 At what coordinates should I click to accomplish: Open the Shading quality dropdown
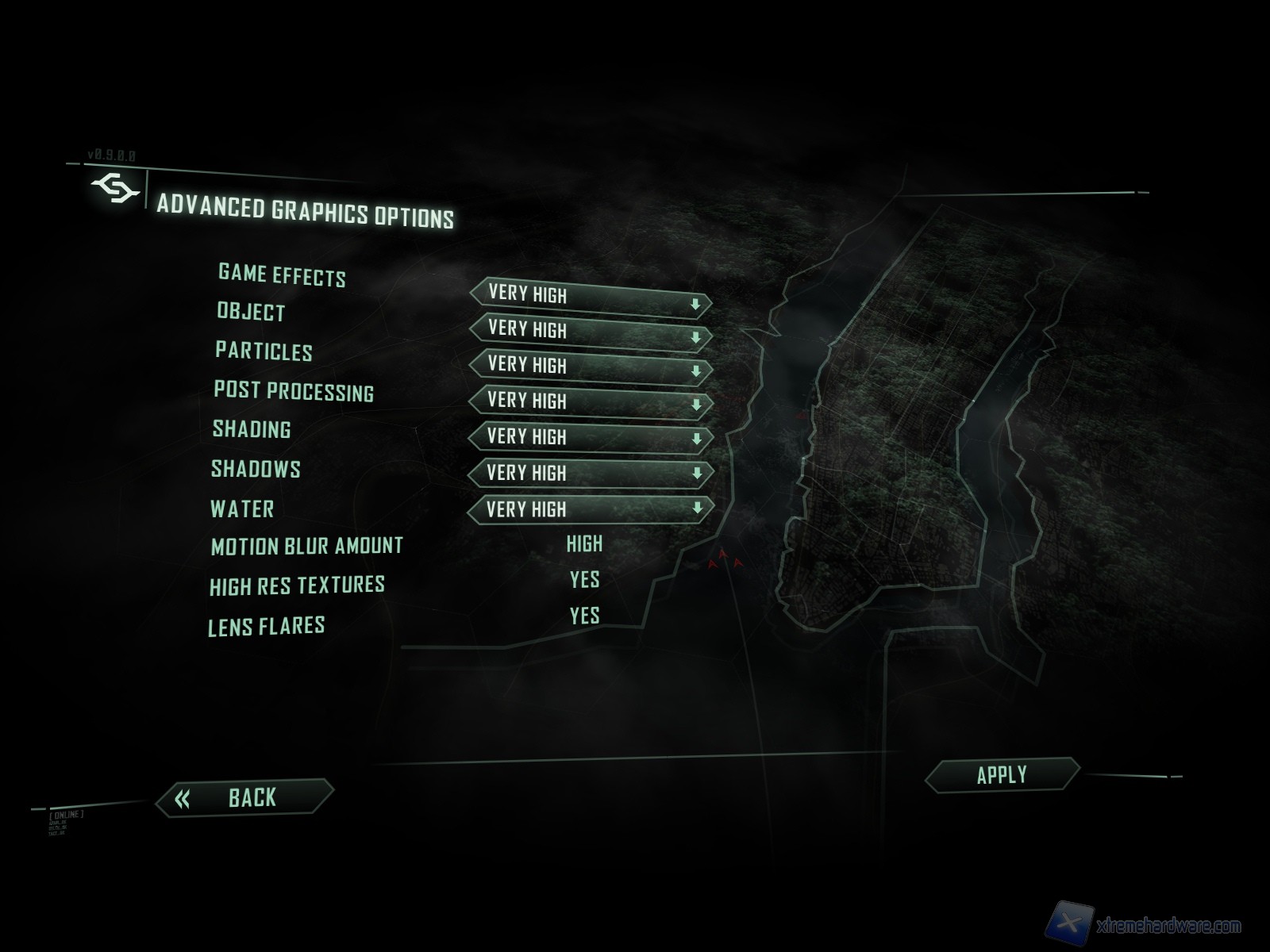(x=591, y=438)
